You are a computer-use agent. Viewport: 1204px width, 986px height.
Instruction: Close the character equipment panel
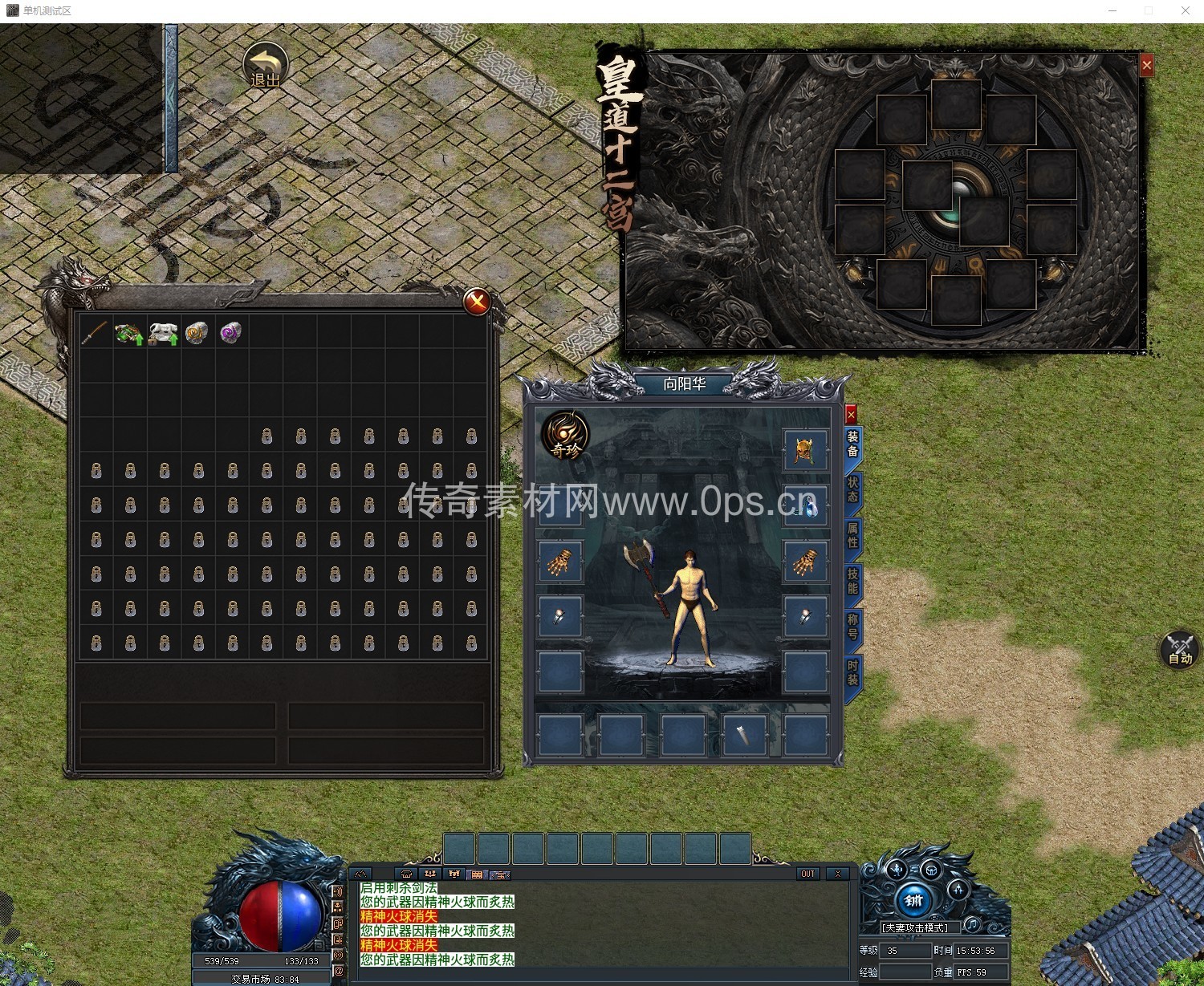[851, 414]
